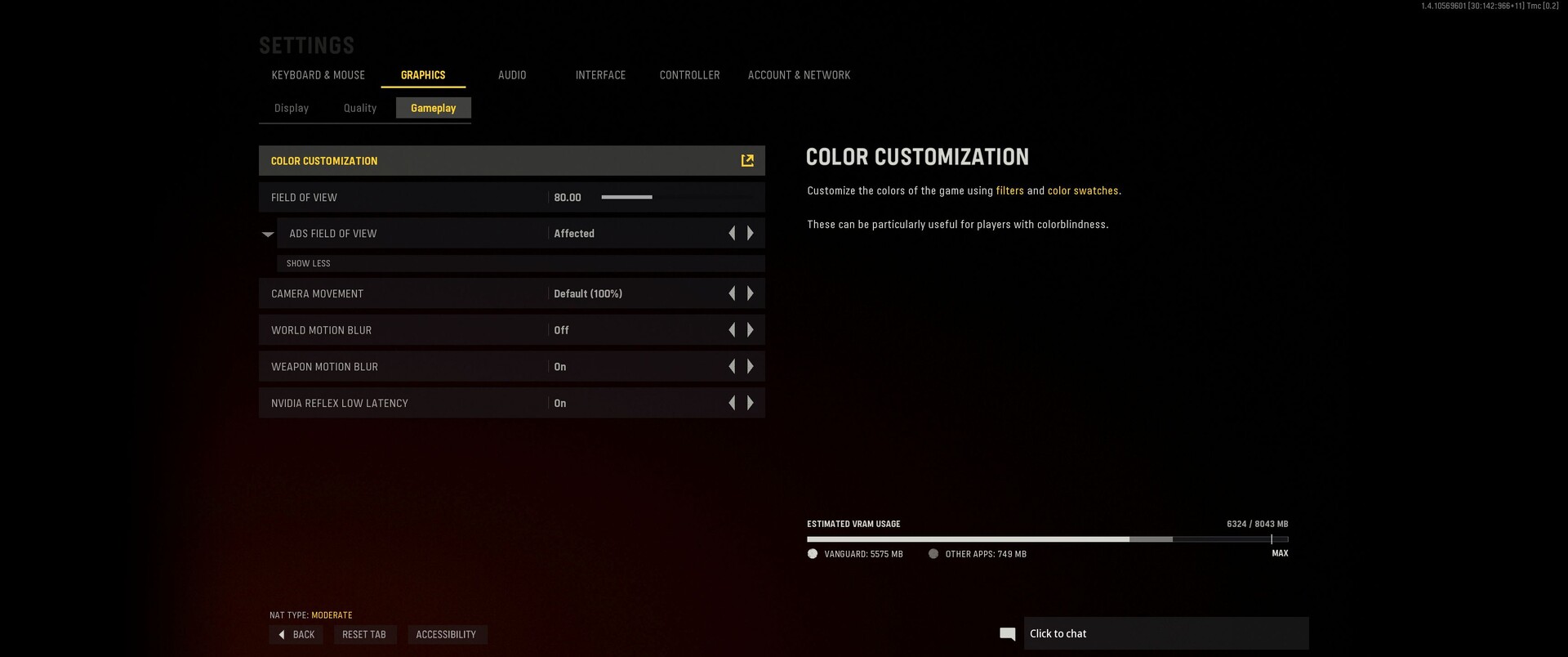Screen dimensions: 1568x657
Task: Click left arrow for Camera Movement
Action: 732,293
